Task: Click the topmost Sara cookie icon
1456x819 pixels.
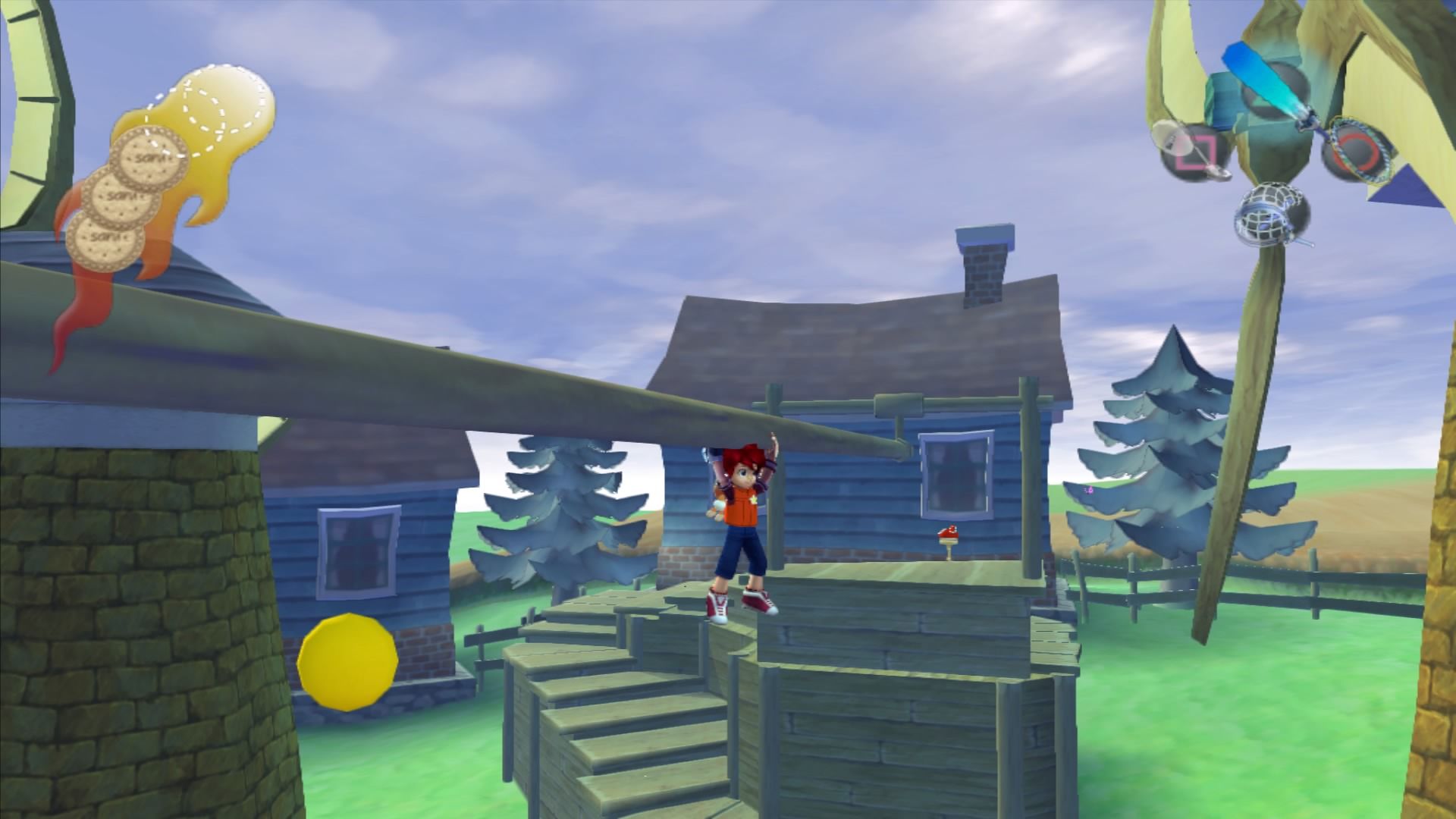Action: tap(149, 158)
